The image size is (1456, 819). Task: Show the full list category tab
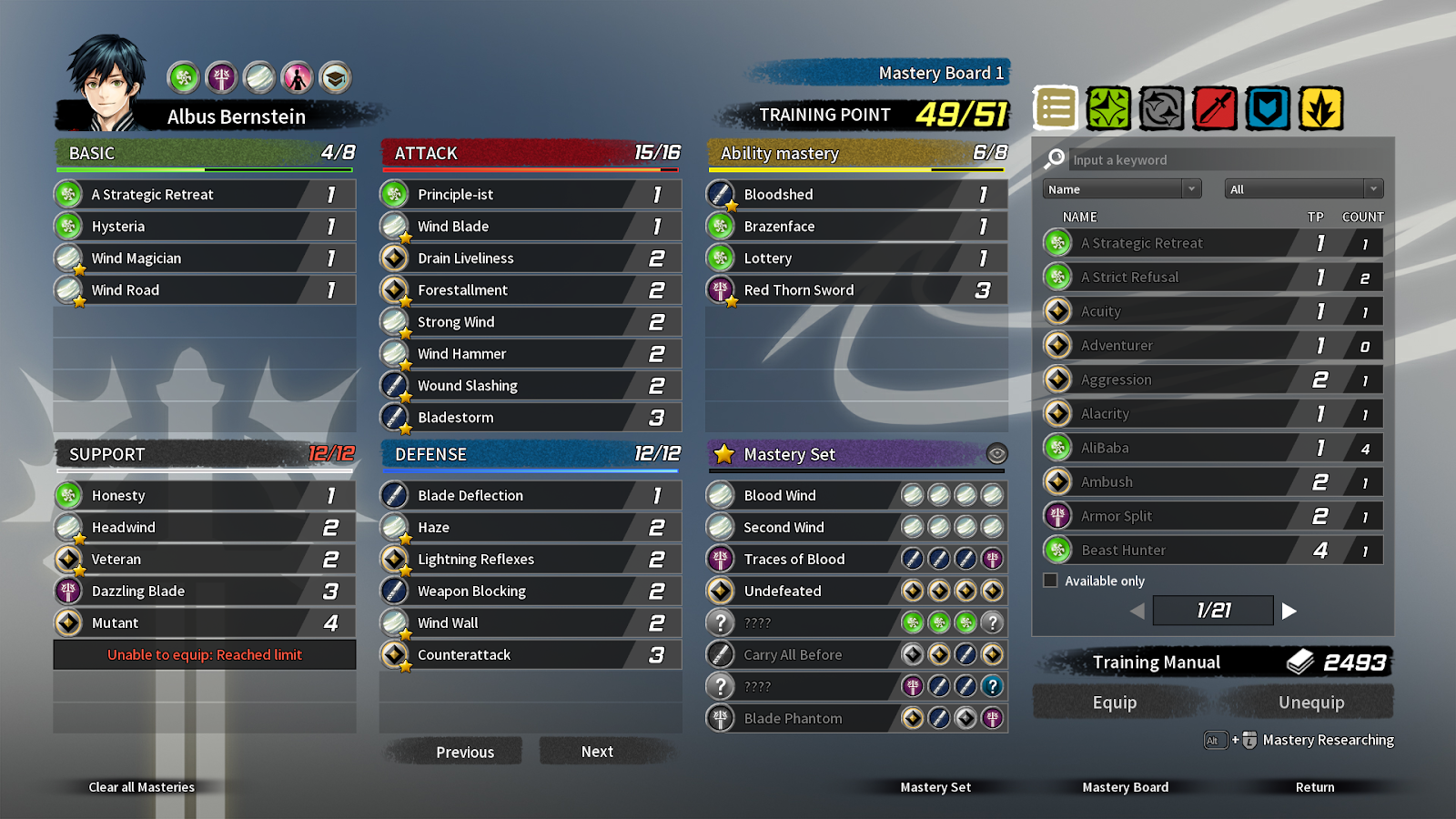1056,109
